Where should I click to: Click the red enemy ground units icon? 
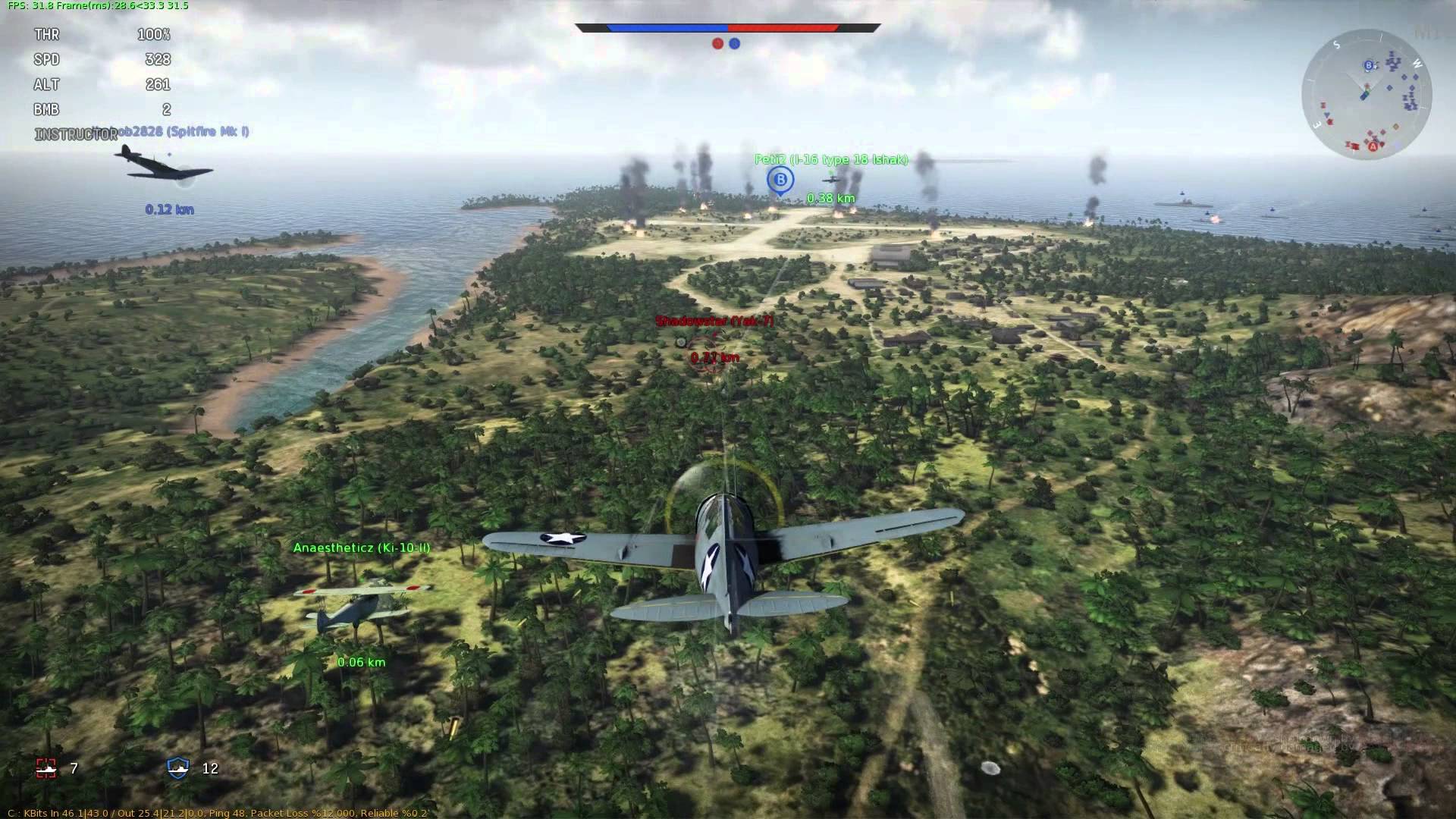pyautogui.click(x=47, y=768)
